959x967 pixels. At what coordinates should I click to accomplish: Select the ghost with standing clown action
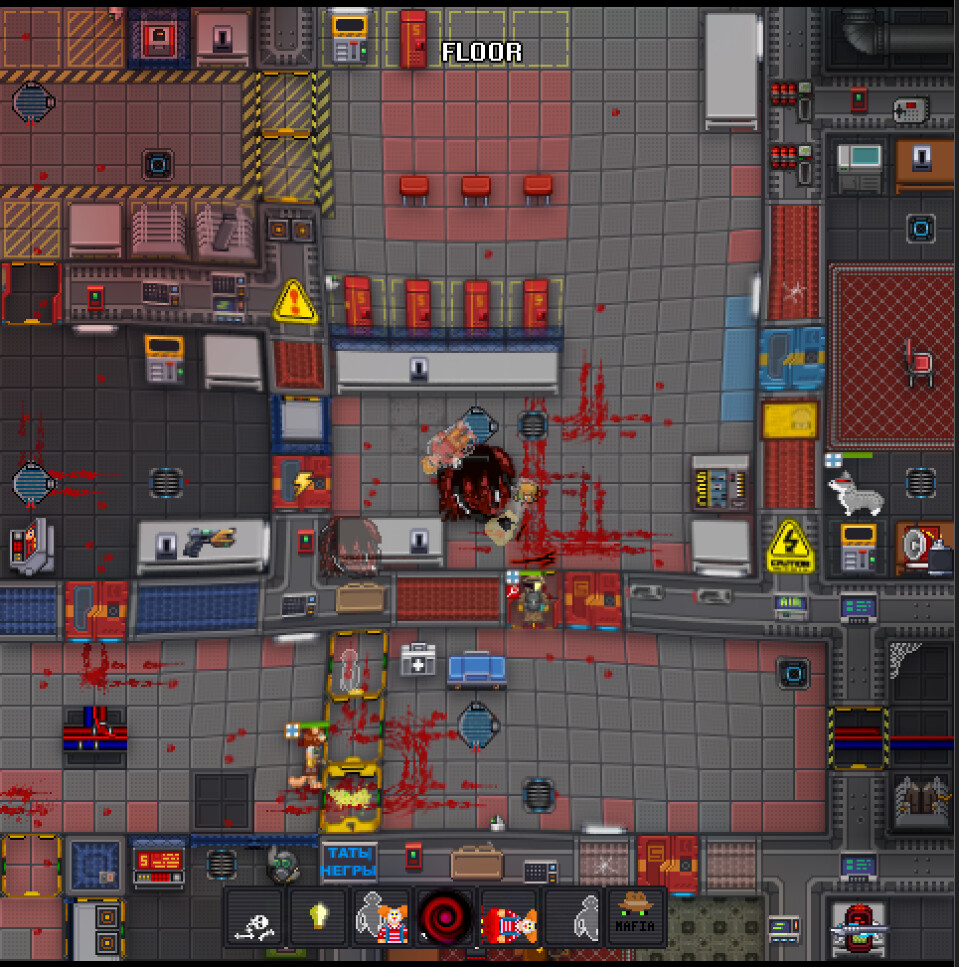(381, 917)
